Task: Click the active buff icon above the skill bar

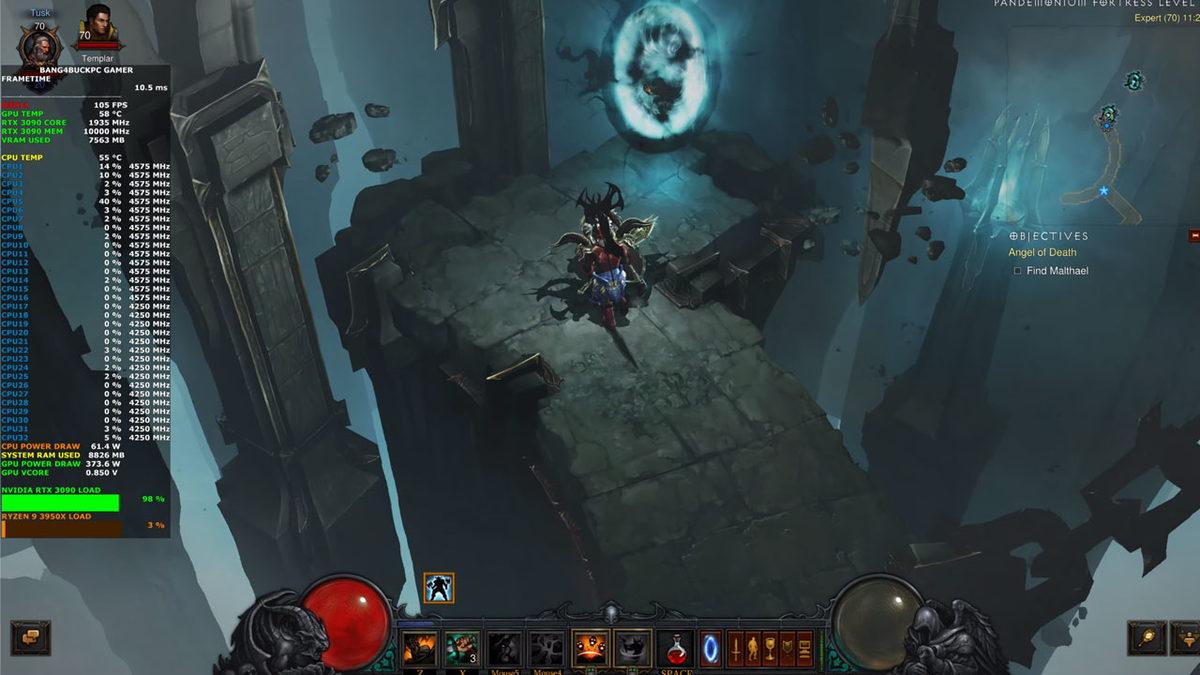Action: pyautogui.click(x=439, y=588)
